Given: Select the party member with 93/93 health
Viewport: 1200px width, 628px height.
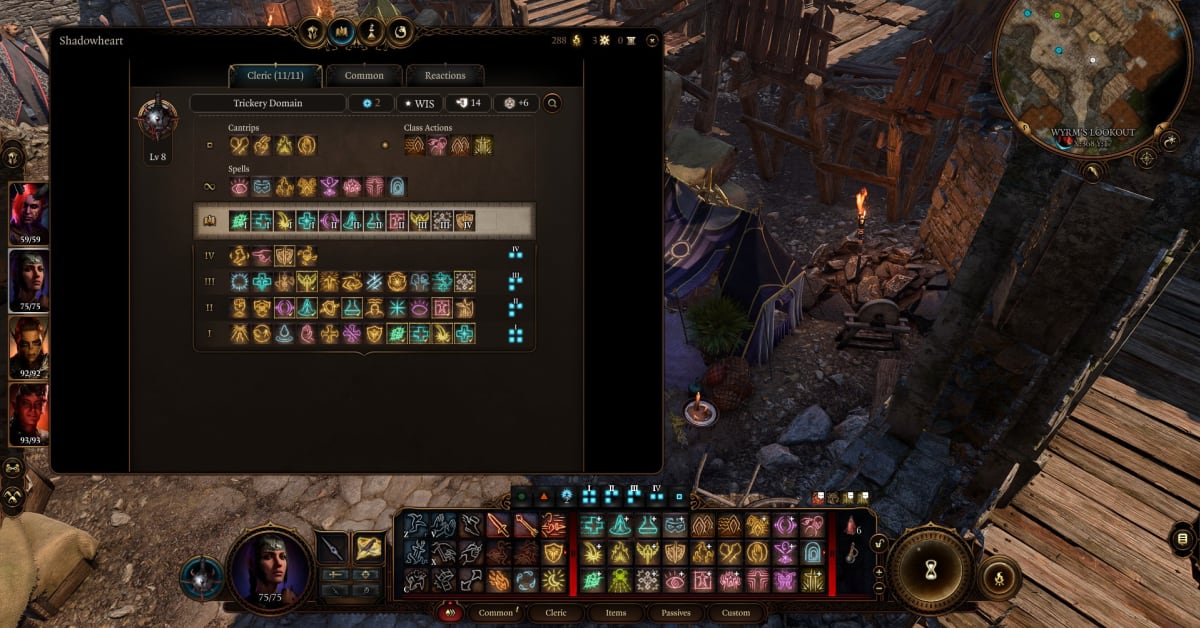Looking at the screenshot, I should click(28, 412).
